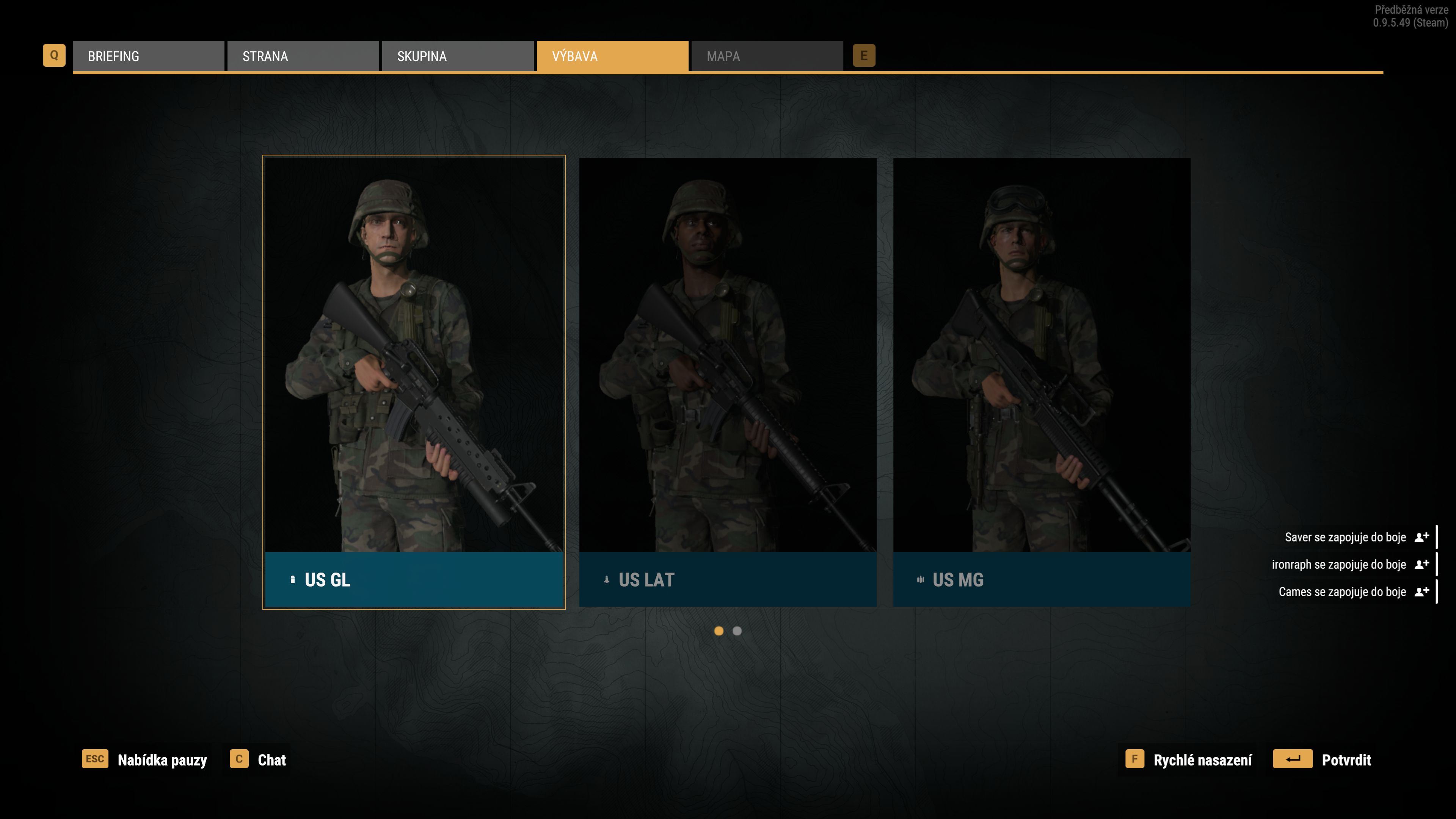Confirm loadout with Potvrdit
Viewport: 1456px width, 819px height.
pos(1323,759)
